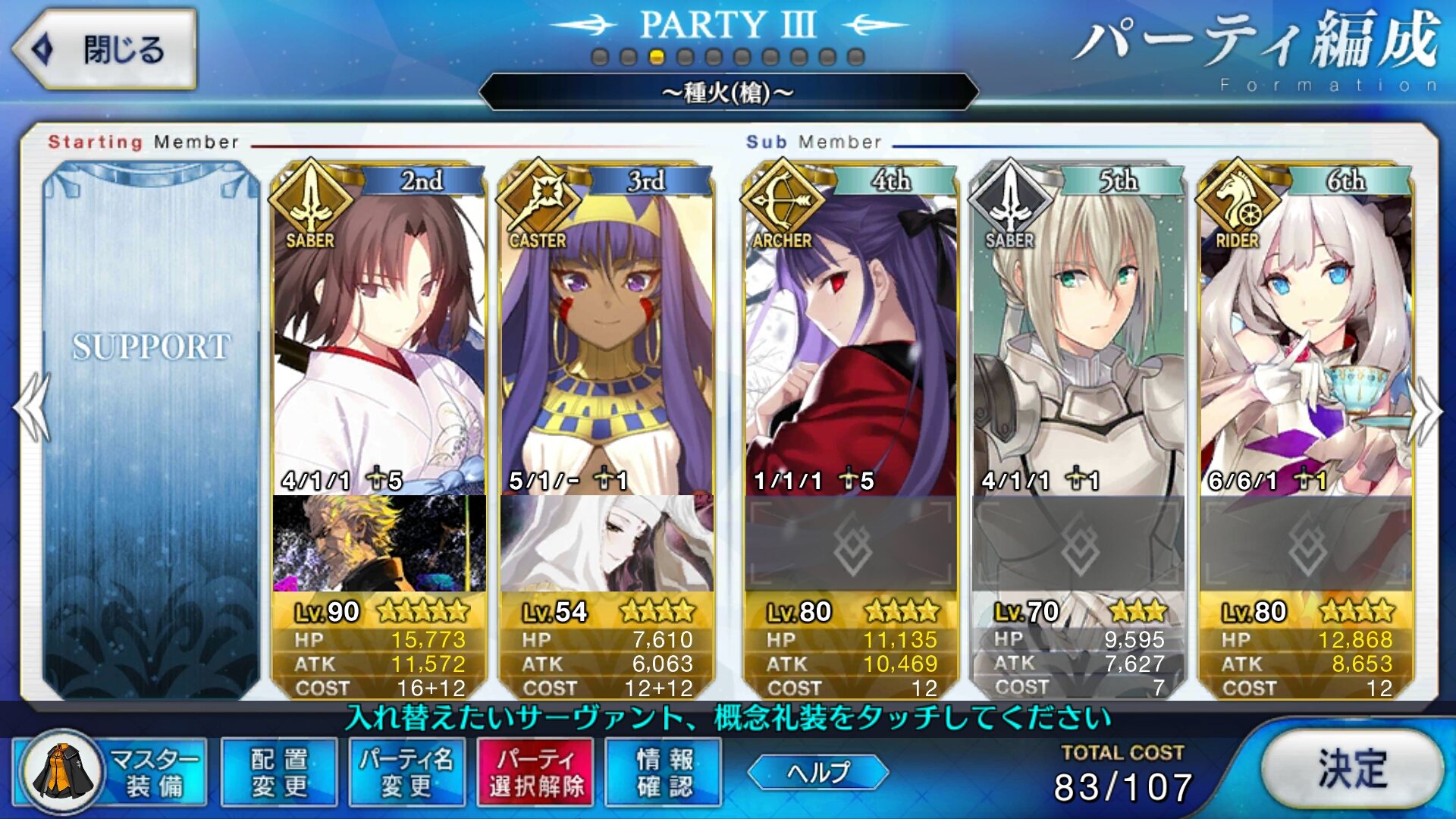Go to the previous party with left arrow
1456x819 pixels.
[x=32, y=408]
